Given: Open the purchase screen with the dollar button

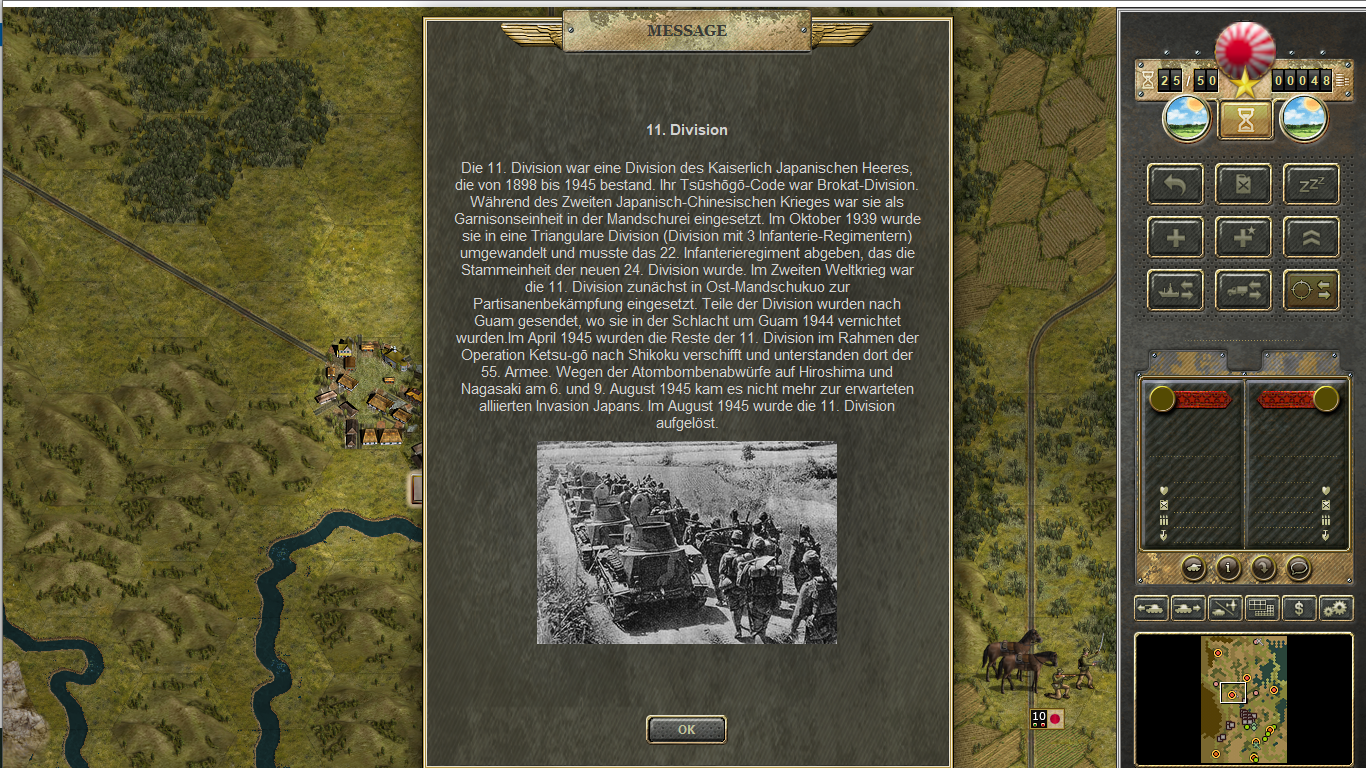Looking at the screenshot, I should [1299, 607].
